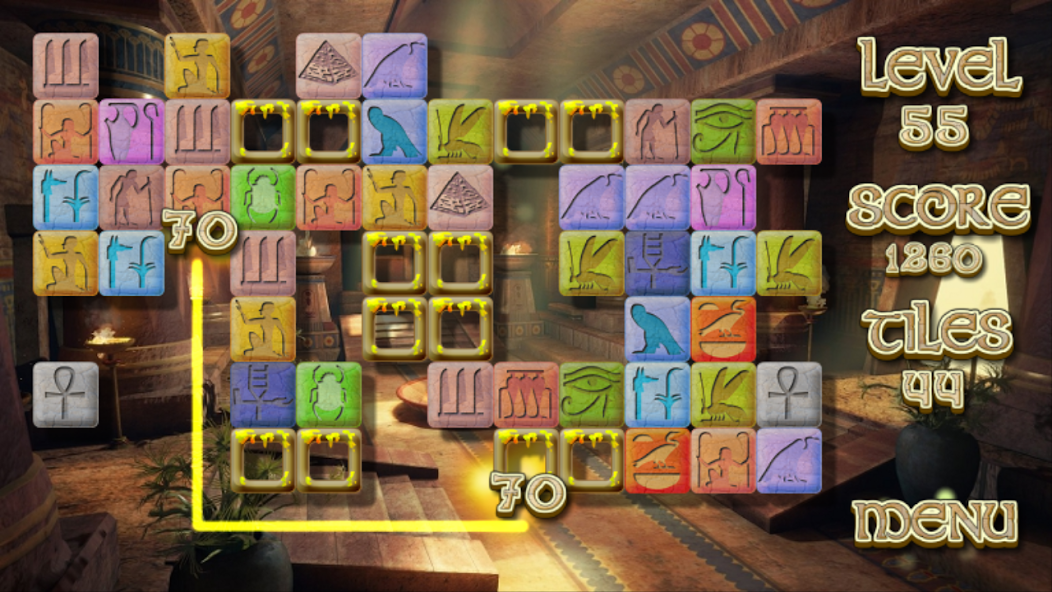Pick the ankh tile next to the green bee tile
1052x592 pixels.
pos(789,394)
